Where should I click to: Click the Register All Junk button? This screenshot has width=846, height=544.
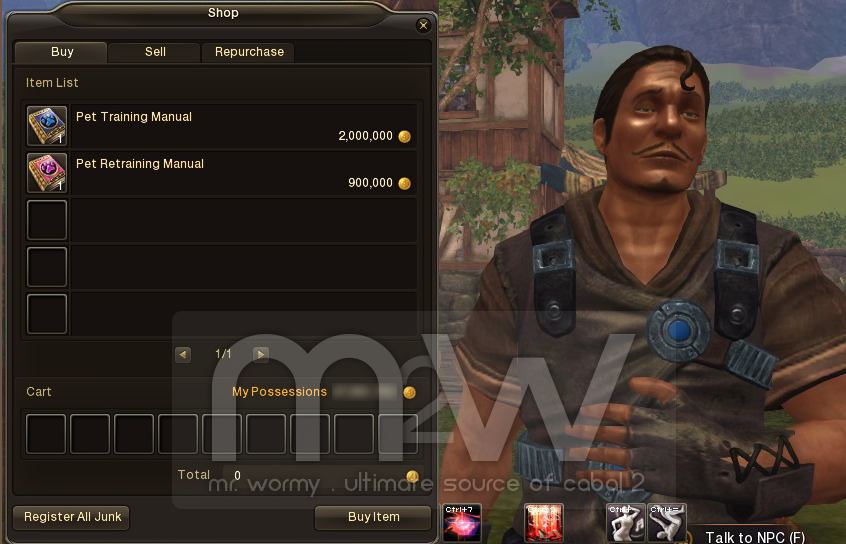[x=71, y=517]
